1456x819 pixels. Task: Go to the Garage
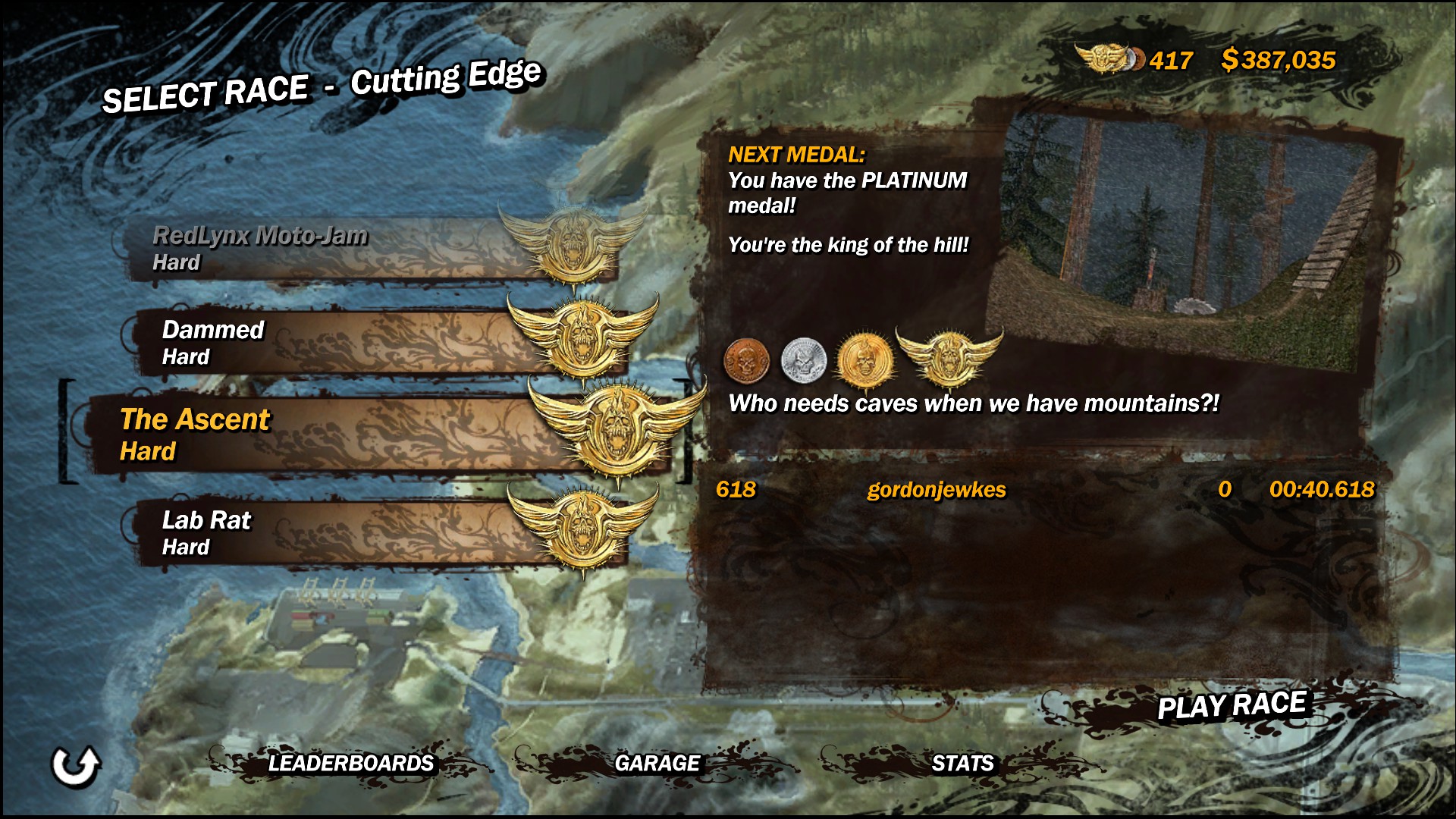tap(657, 763)
